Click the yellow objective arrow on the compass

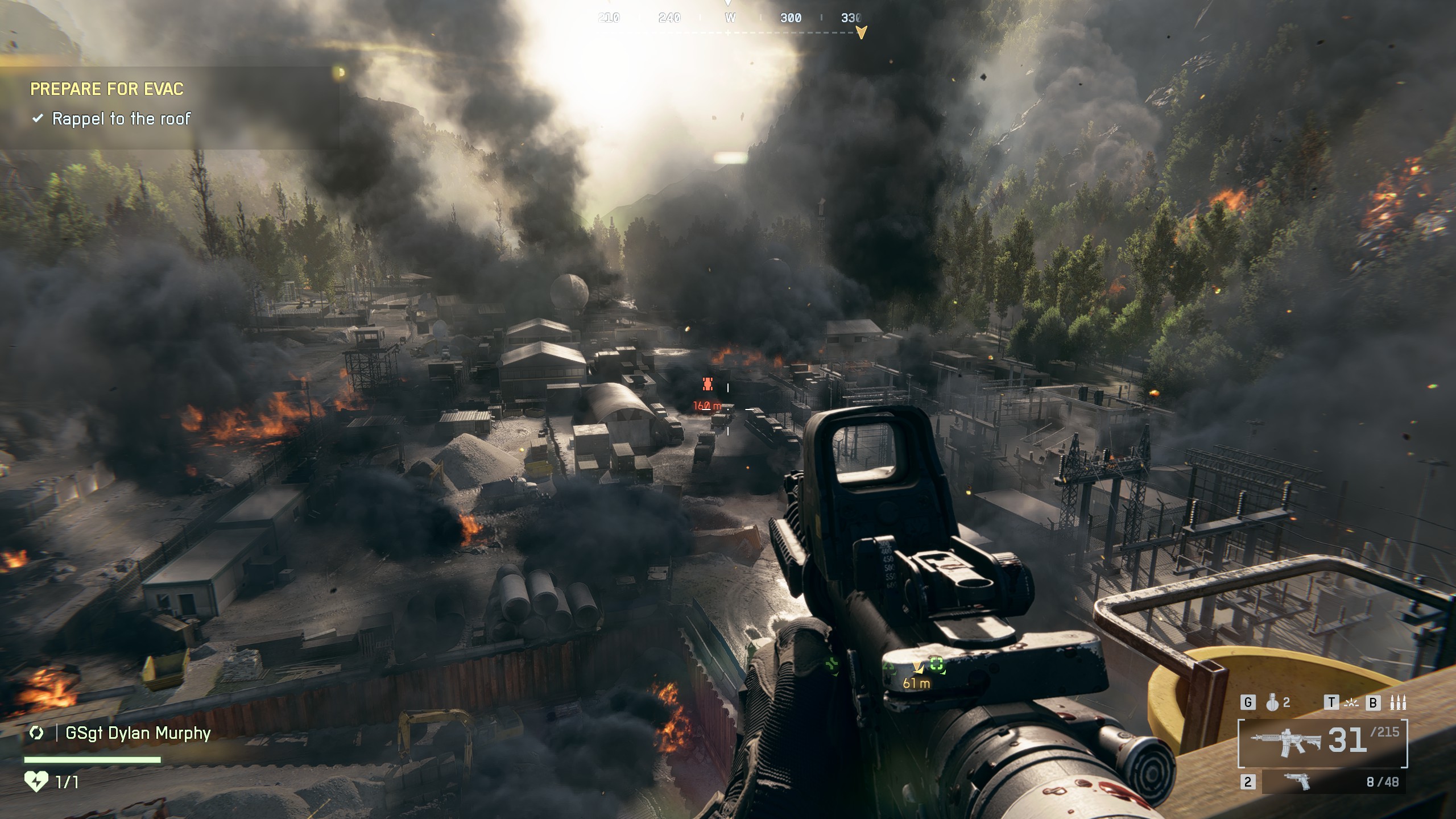point(861,32)
